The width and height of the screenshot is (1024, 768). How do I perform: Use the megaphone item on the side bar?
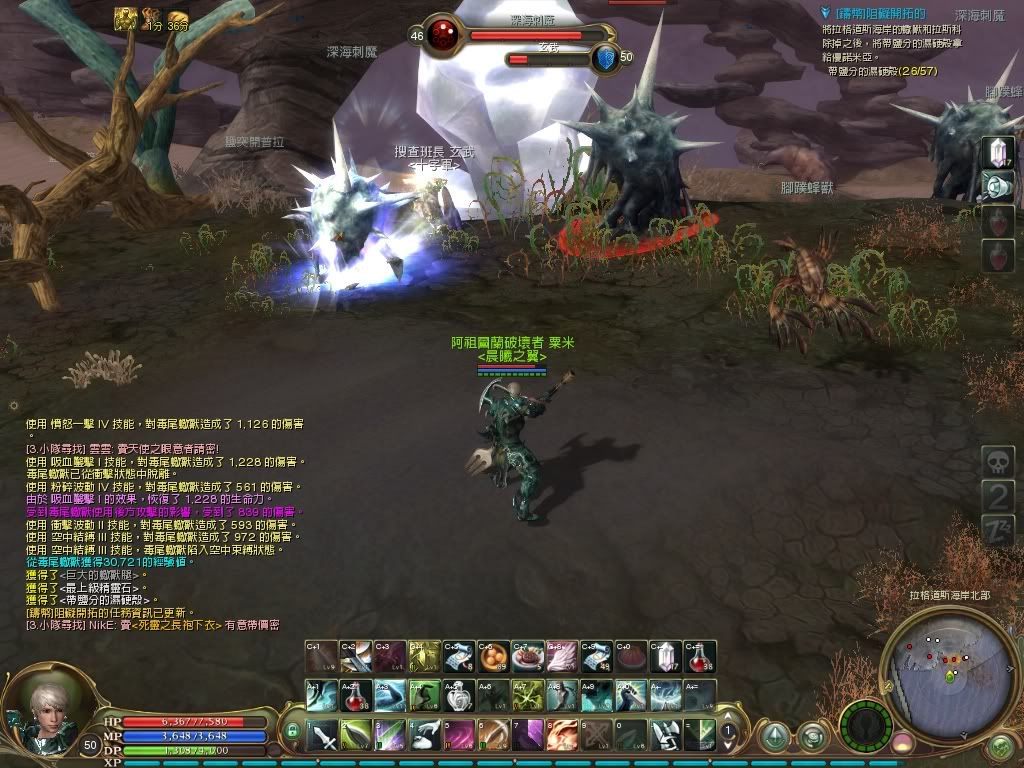pos(998,186)
